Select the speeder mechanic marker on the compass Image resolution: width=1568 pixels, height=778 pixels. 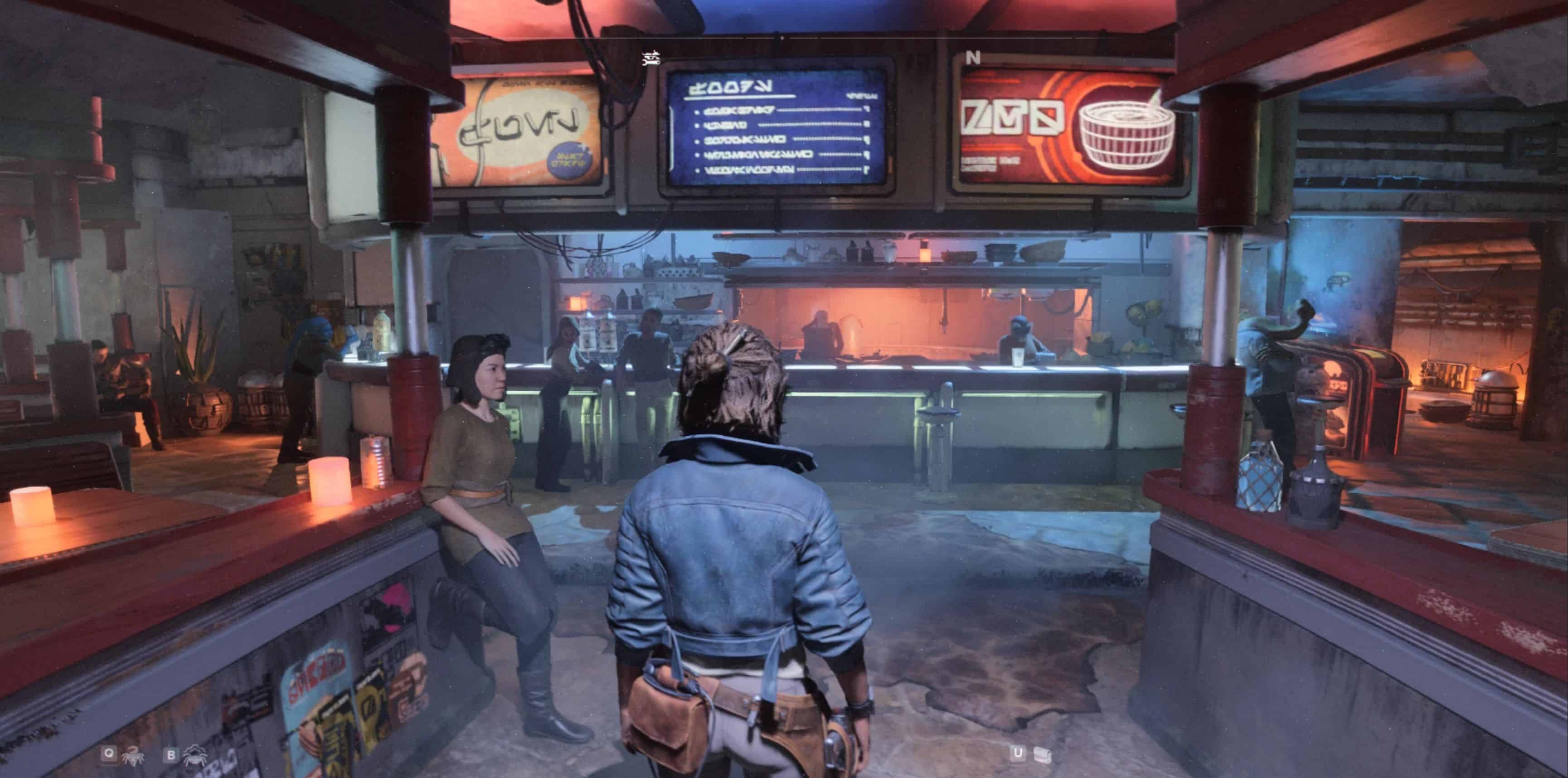pos(651,58)
